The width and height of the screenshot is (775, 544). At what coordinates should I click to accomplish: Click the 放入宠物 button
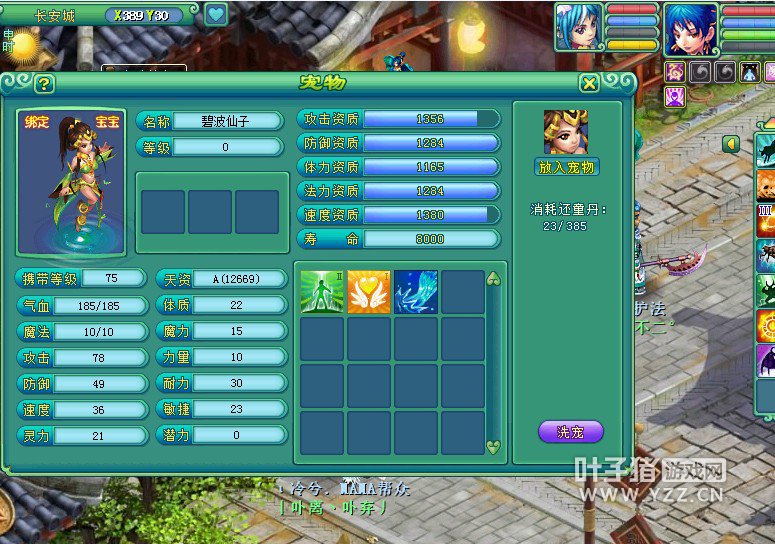[566, 167]
